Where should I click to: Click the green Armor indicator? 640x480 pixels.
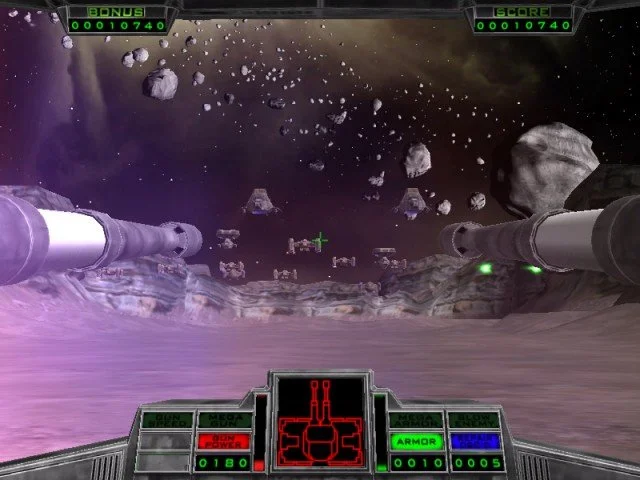pos(416,441)
